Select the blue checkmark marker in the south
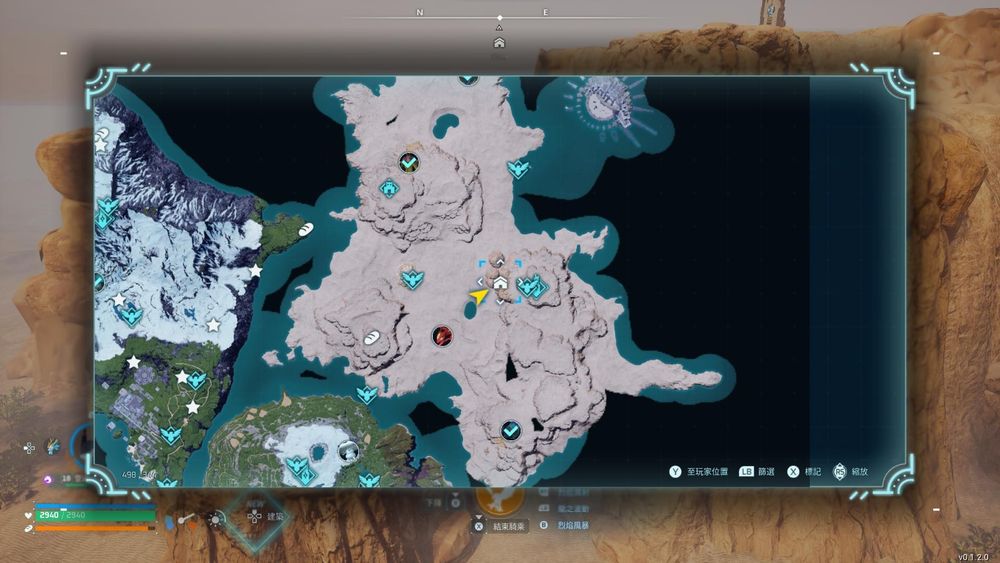The width and height of the screenshot is (1000, 563). click(x=510, y=430)
